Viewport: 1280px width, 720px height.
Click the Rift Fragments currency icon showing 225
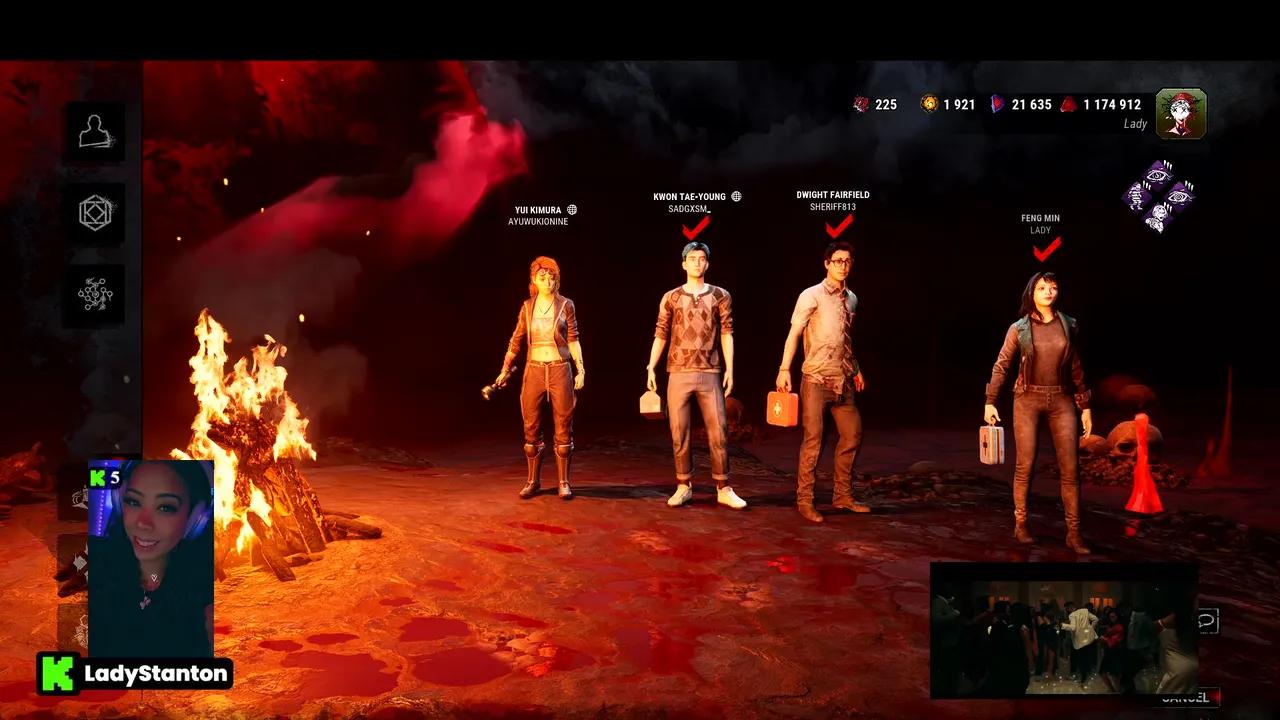(860, 104)
